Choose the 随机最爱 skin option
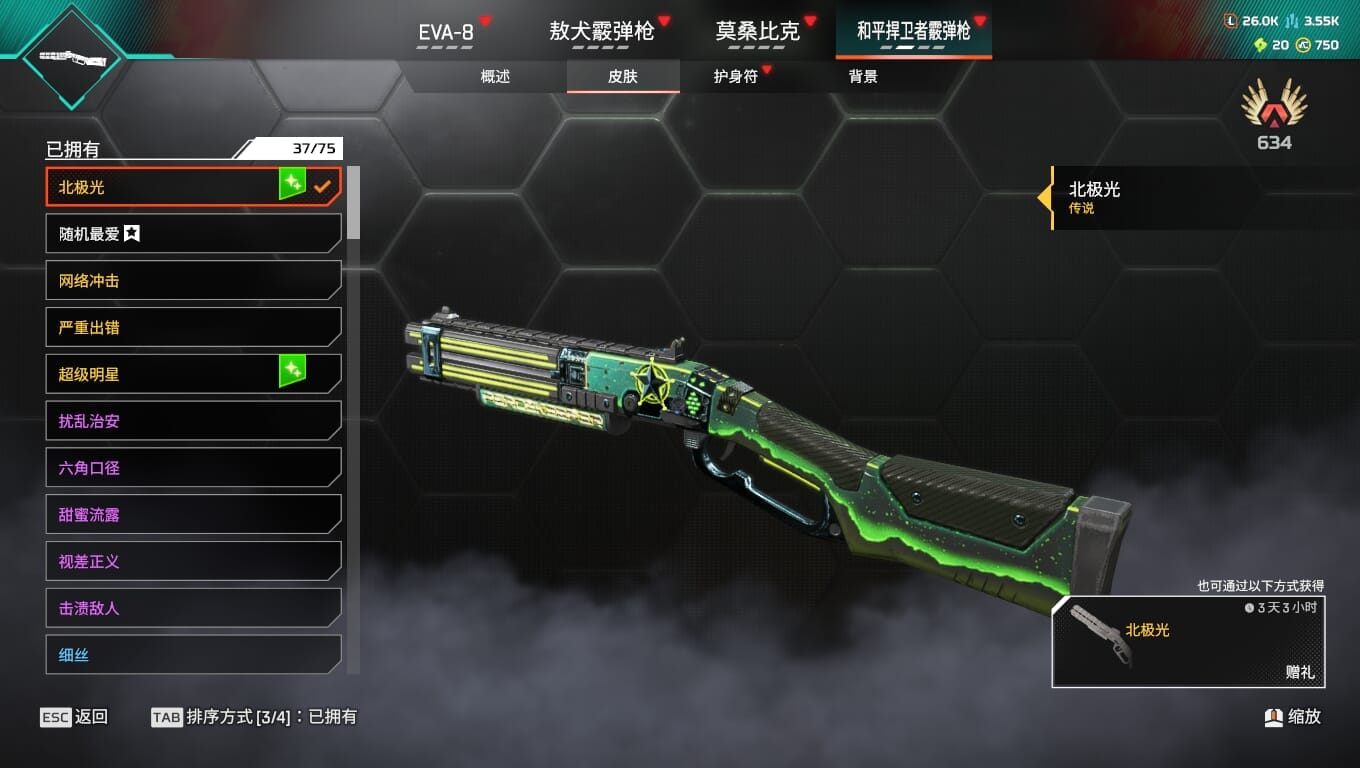The image size is (1360, 768). point(193,234)
